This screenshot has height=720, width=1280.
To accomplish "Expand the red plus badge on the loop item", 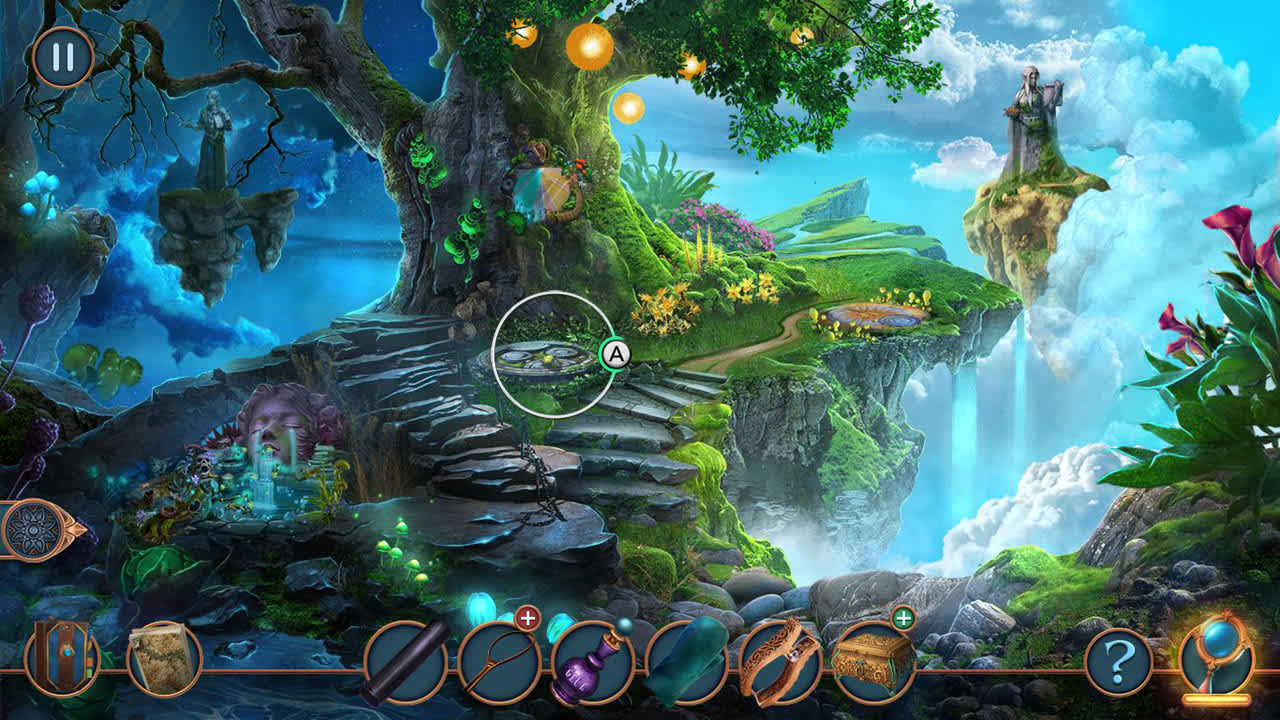I will click(527, 618).
